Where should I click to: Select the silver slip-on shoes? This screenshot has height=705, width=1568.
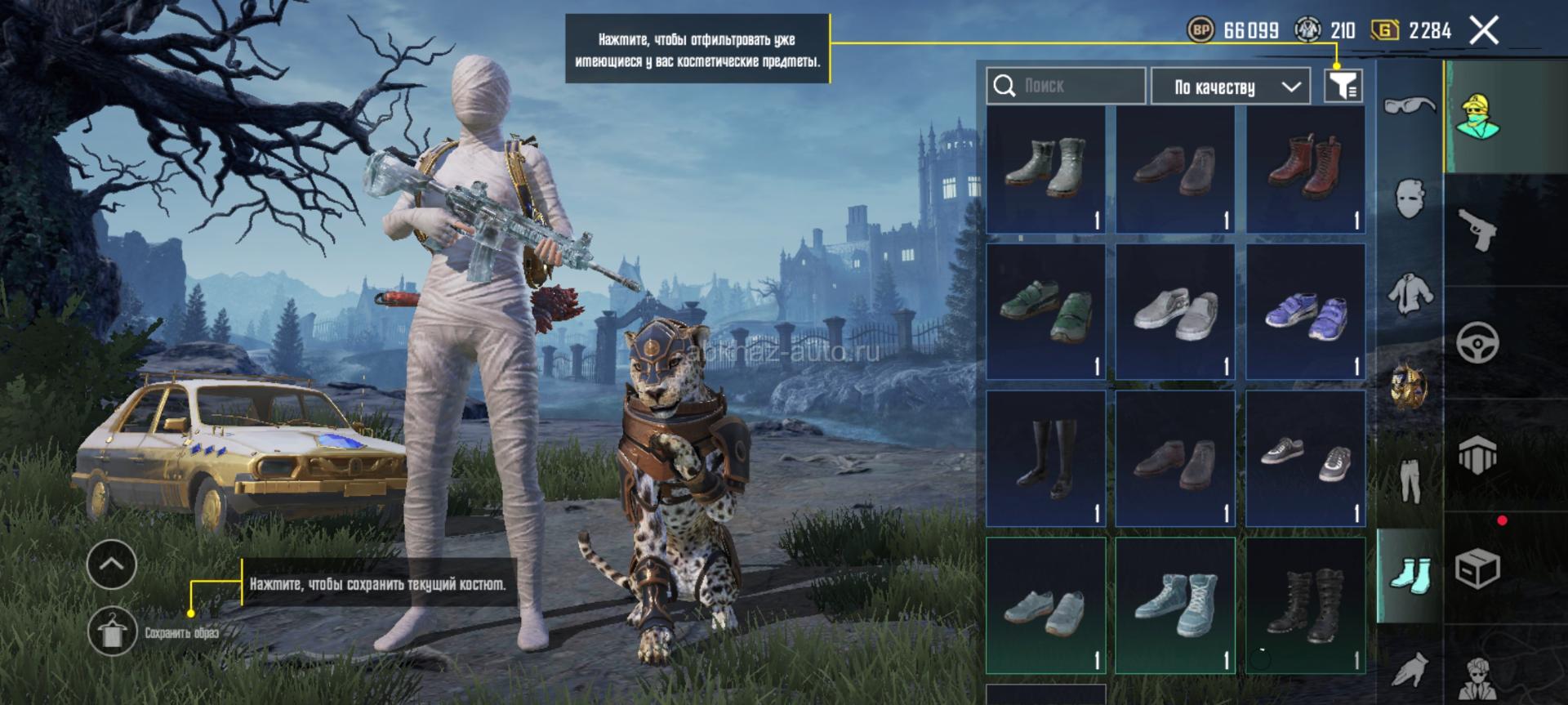[x=1175, y=312]
